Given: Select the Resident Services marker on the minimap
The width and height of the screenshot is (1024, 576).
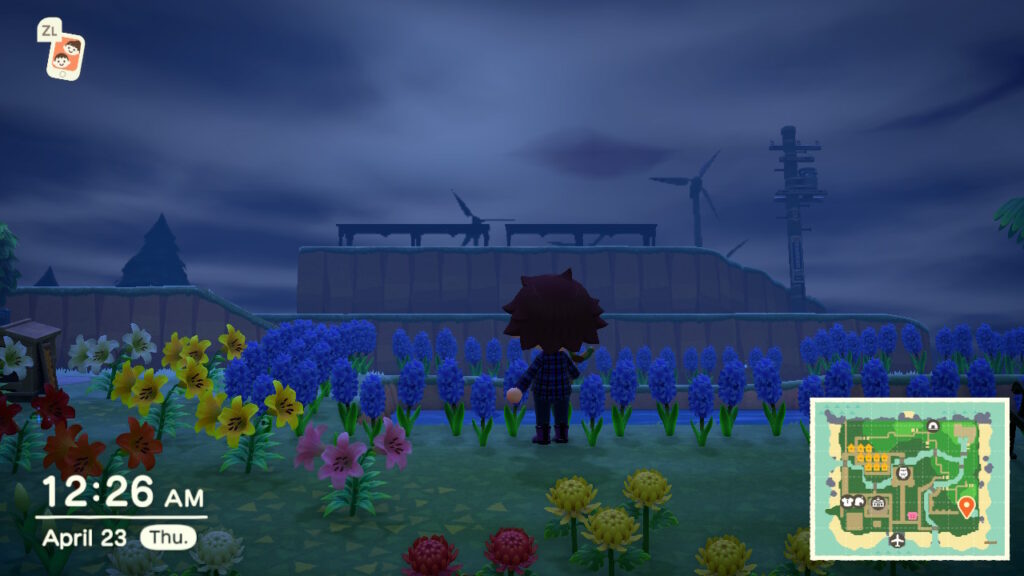Looking at the screenshot, I should tap(878, 503).
